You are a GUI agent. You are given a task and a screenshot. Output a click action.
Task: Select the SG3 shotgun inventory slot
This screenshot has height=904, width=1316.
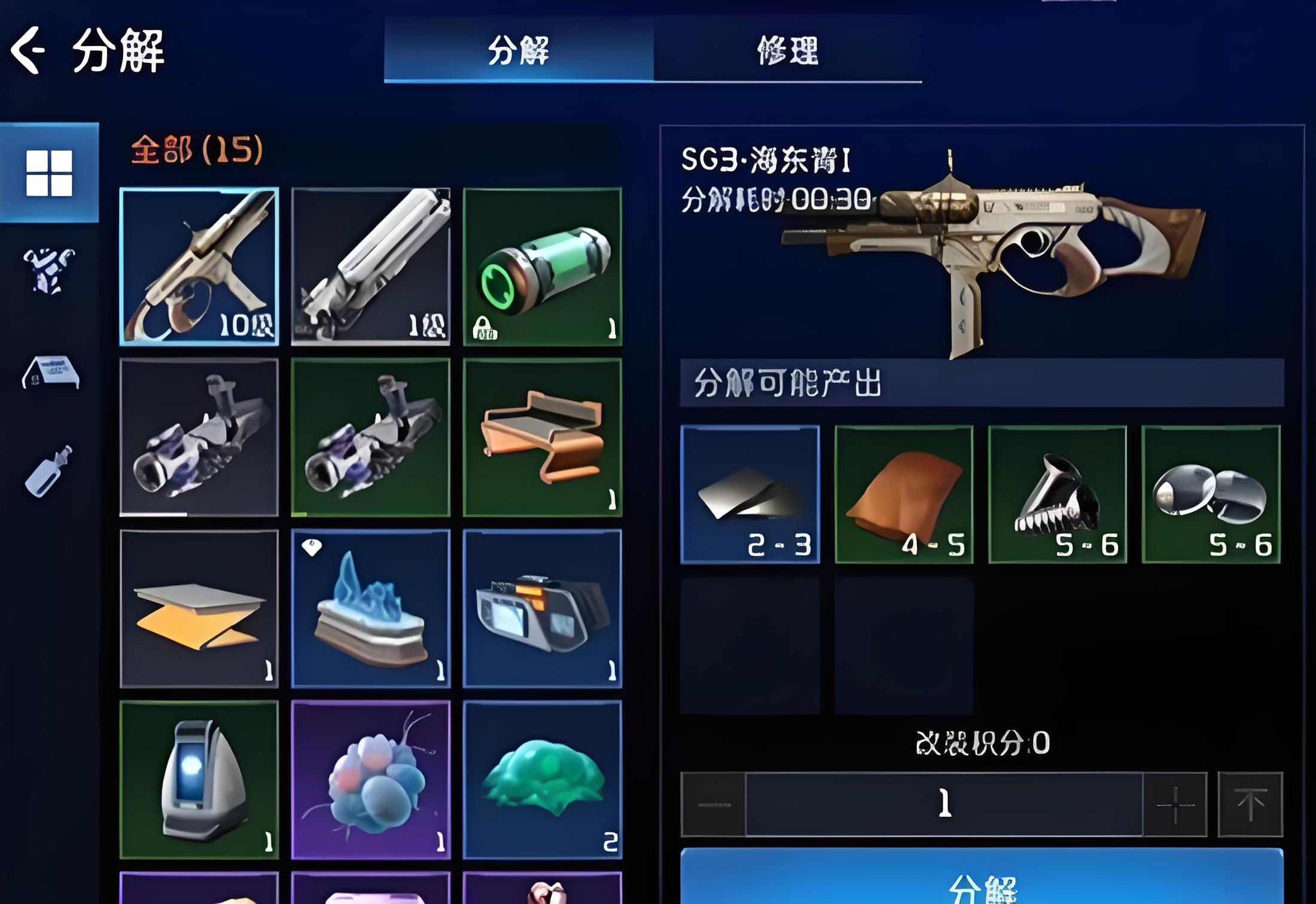(199, 267)
